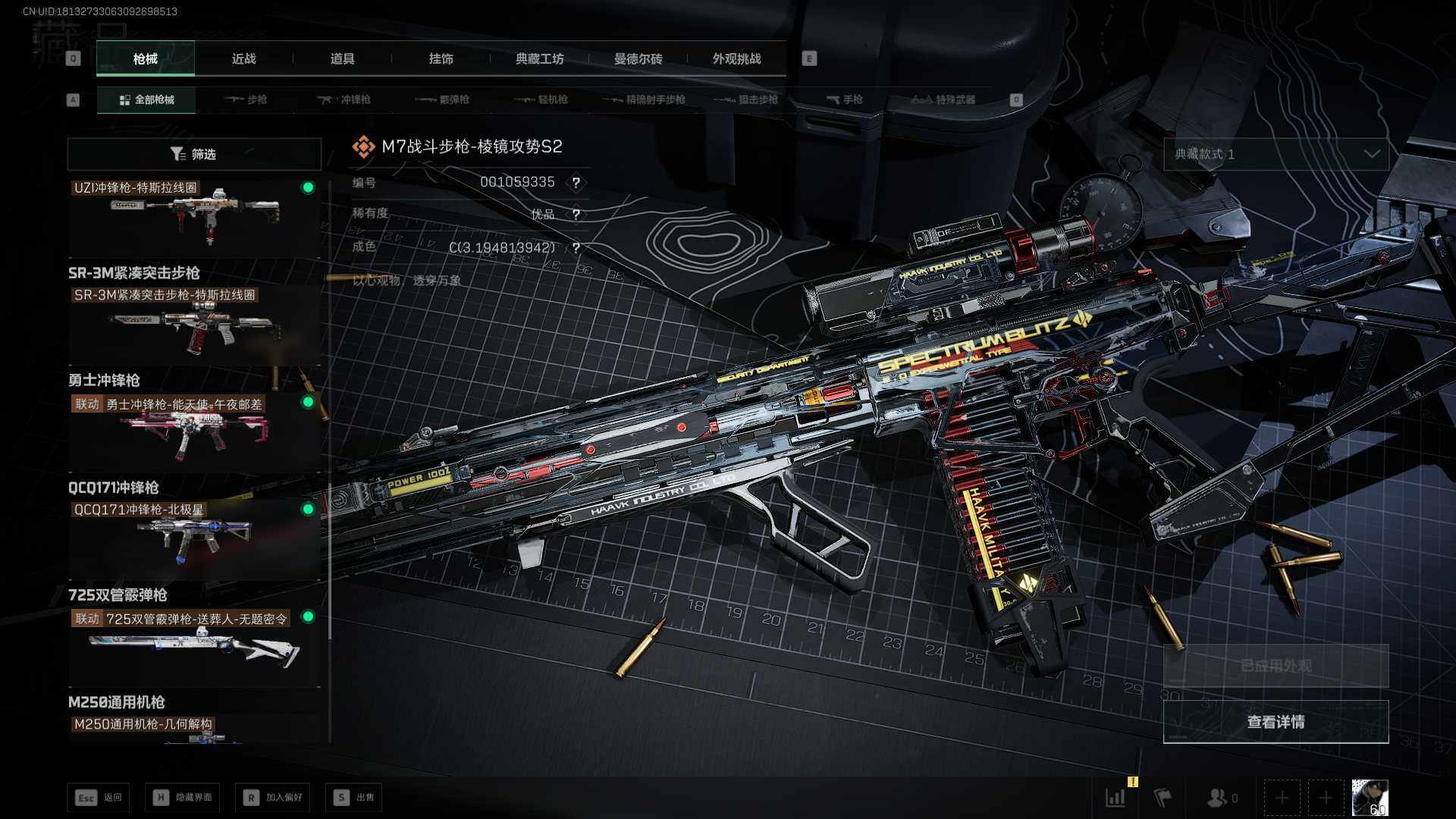Viewport: 1456px width, 819px height.
Task: Open the 道具 items tab
Action: 342,59
